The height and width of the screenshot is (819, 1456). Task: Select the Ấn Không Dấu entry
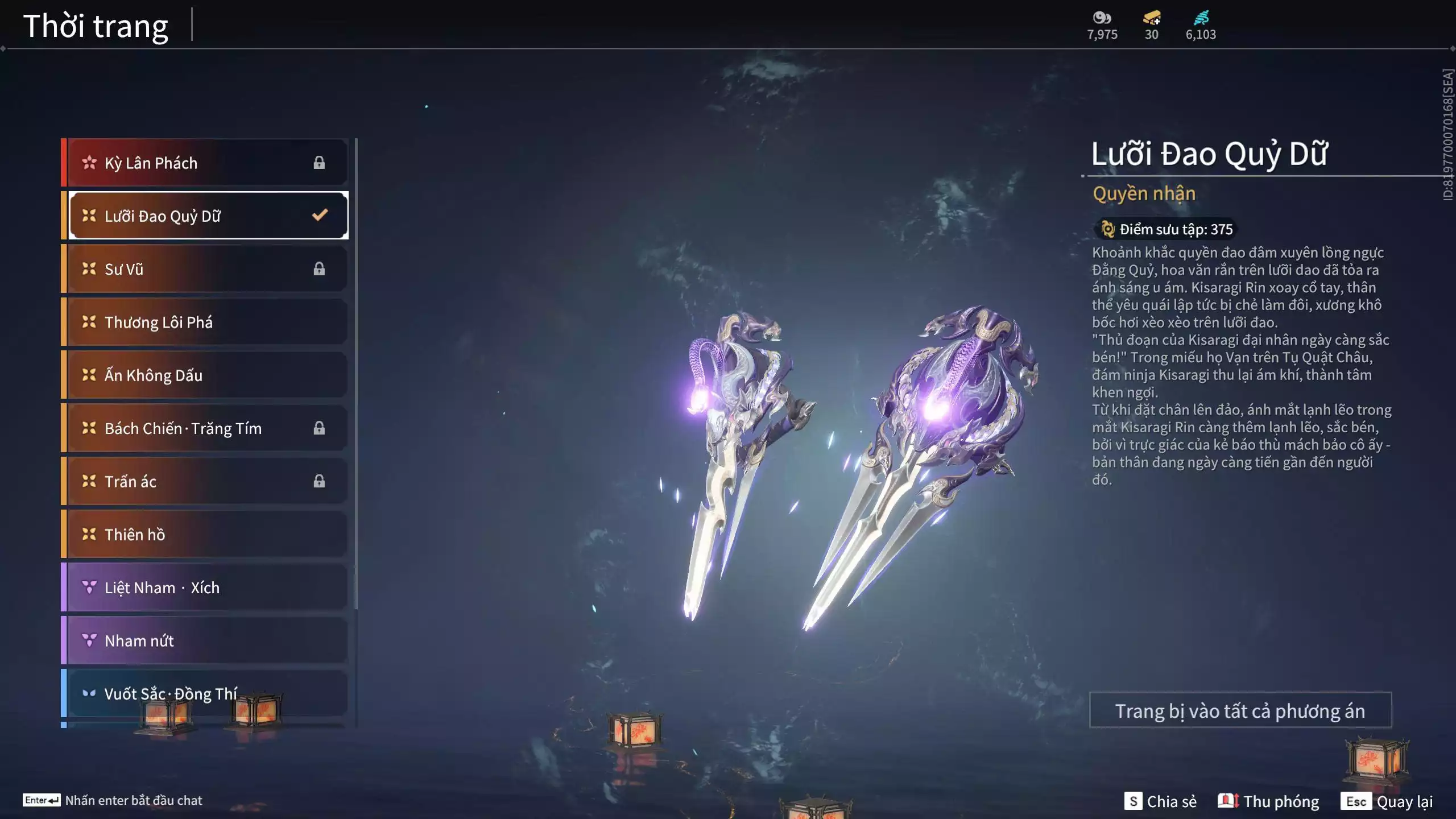[x=205, y=375]
